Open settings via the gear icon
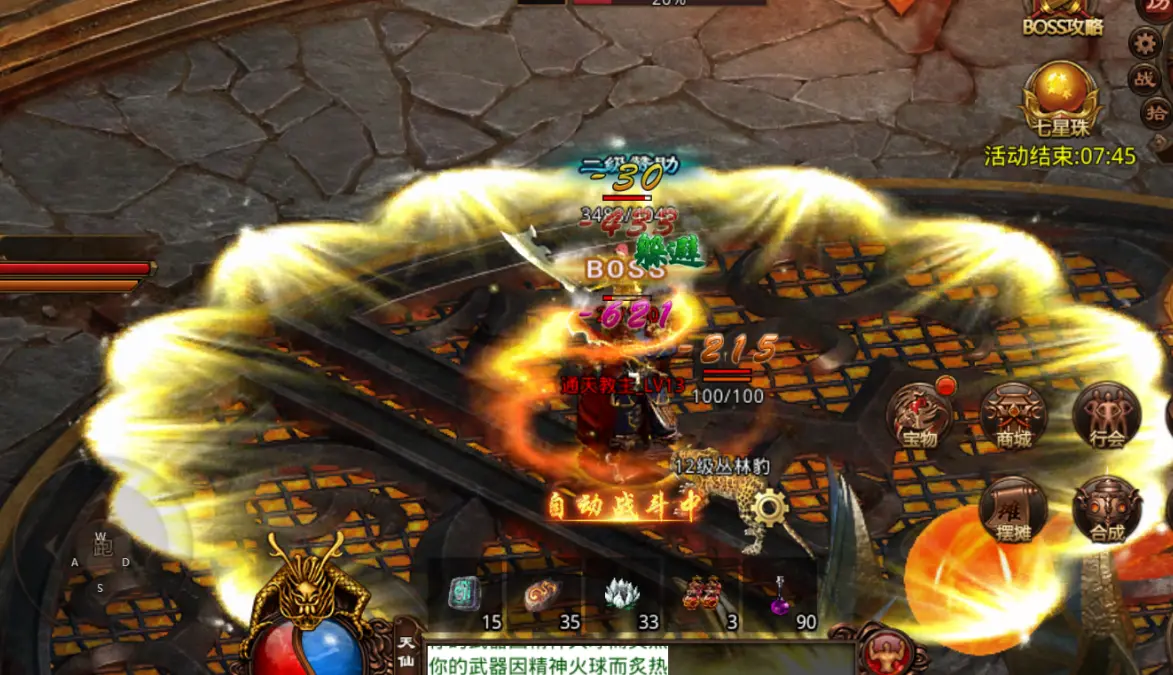The height and width of the screenshot is (675, 1173). coord(1145,42)
